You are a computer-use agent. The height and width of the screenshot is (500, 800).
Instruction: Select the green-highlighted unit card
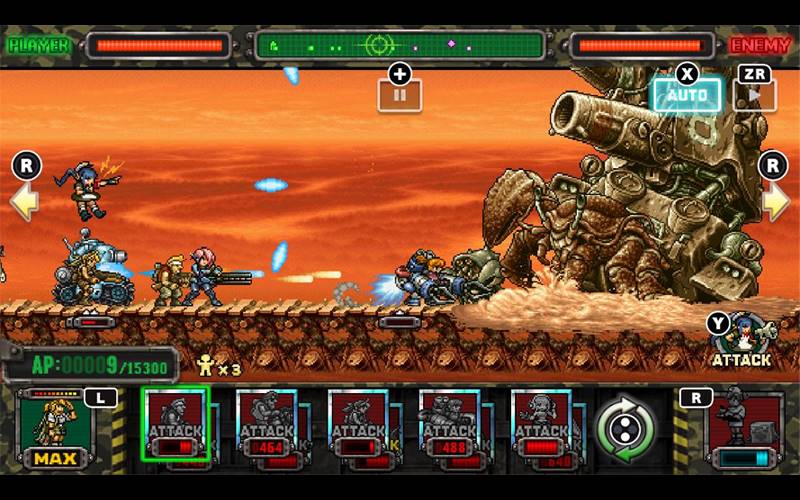tap(176, 424)
